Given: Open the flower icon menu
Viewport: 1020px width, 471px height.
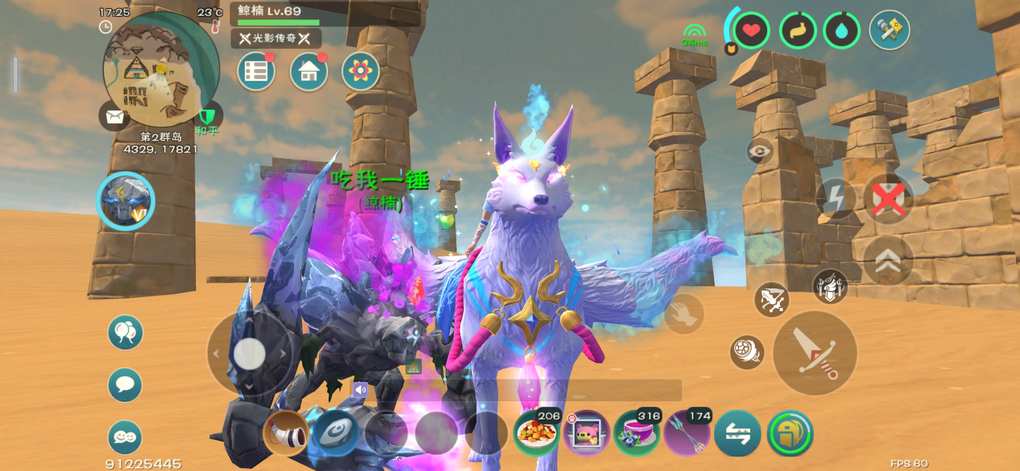Looking at the screenshot, I should (x=360, y=71).
